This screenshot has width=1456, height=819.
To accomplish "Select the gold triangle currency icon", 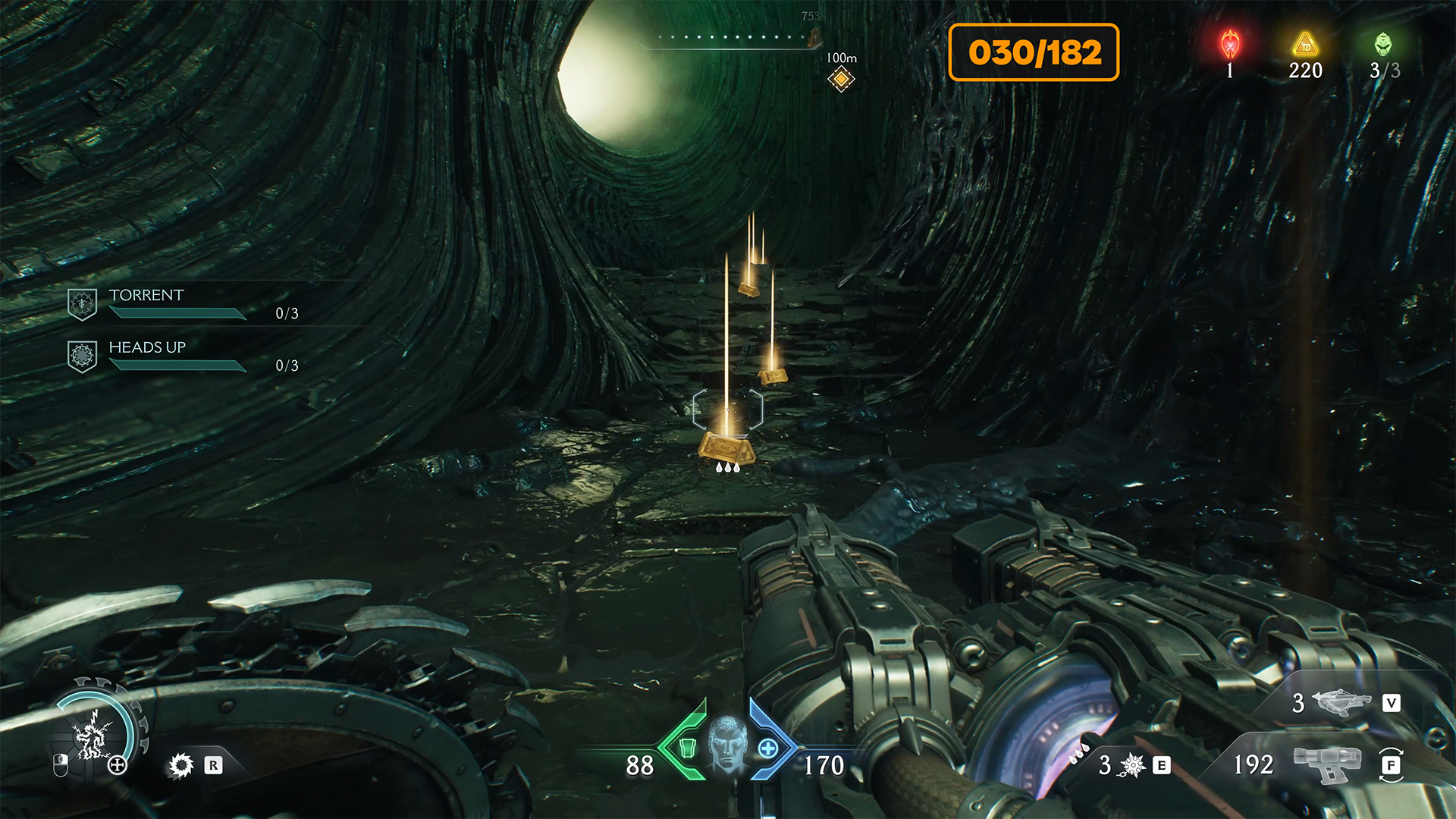I will 1305,44.
